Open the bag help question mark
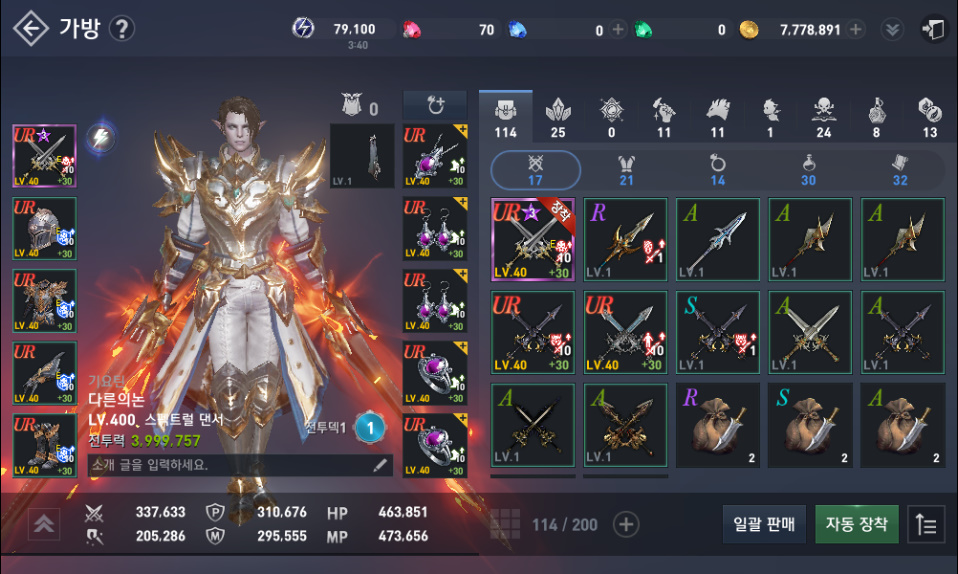 click(121, 28)
